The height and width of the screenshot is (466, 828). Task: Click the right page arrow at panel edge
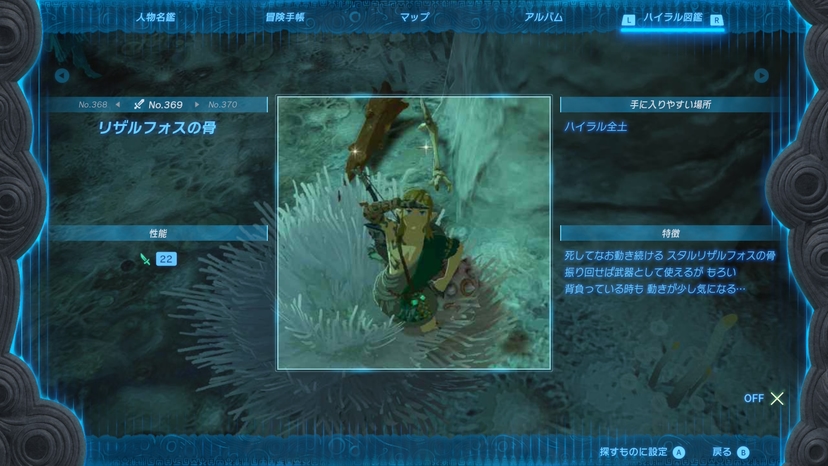(x=761, y=75)
